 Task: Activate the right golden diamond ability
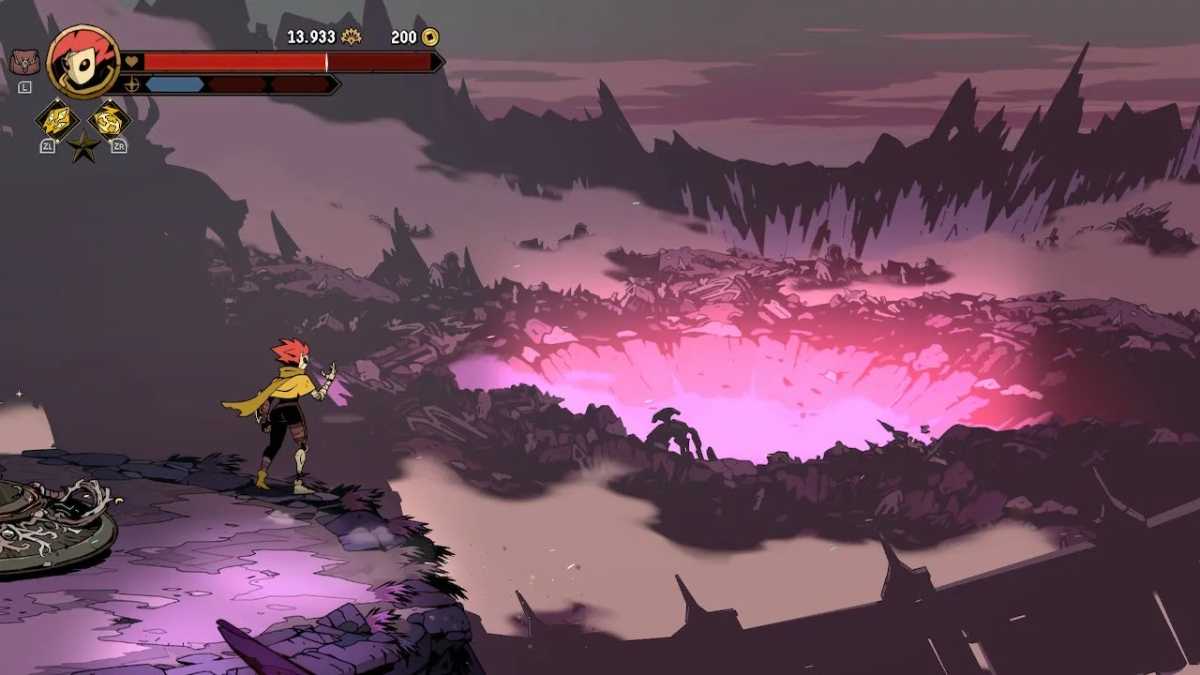pos(109,120)
